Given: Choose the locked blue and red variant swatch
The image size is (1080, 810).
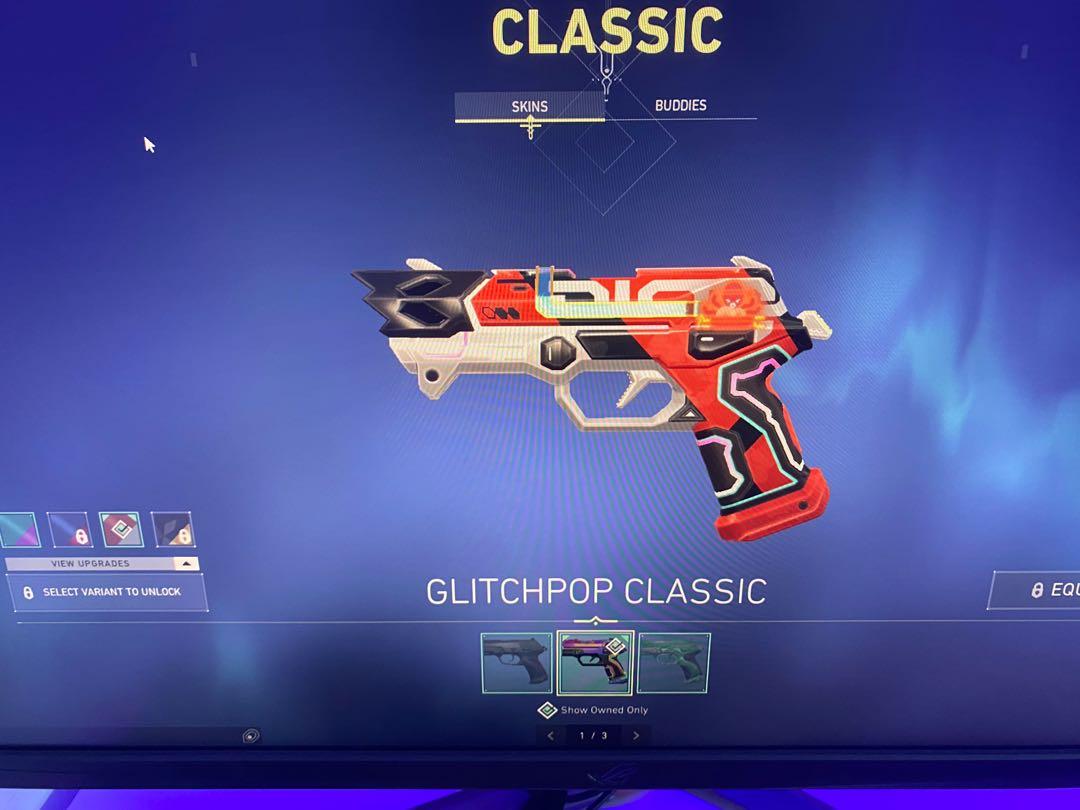Looking at the screenshot, I should click(x=70, y=530).
